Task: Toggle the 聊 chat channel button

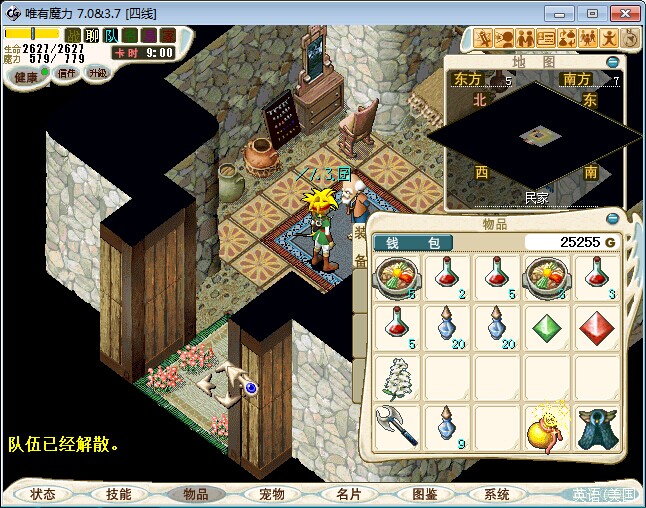Action: (92, 36)
